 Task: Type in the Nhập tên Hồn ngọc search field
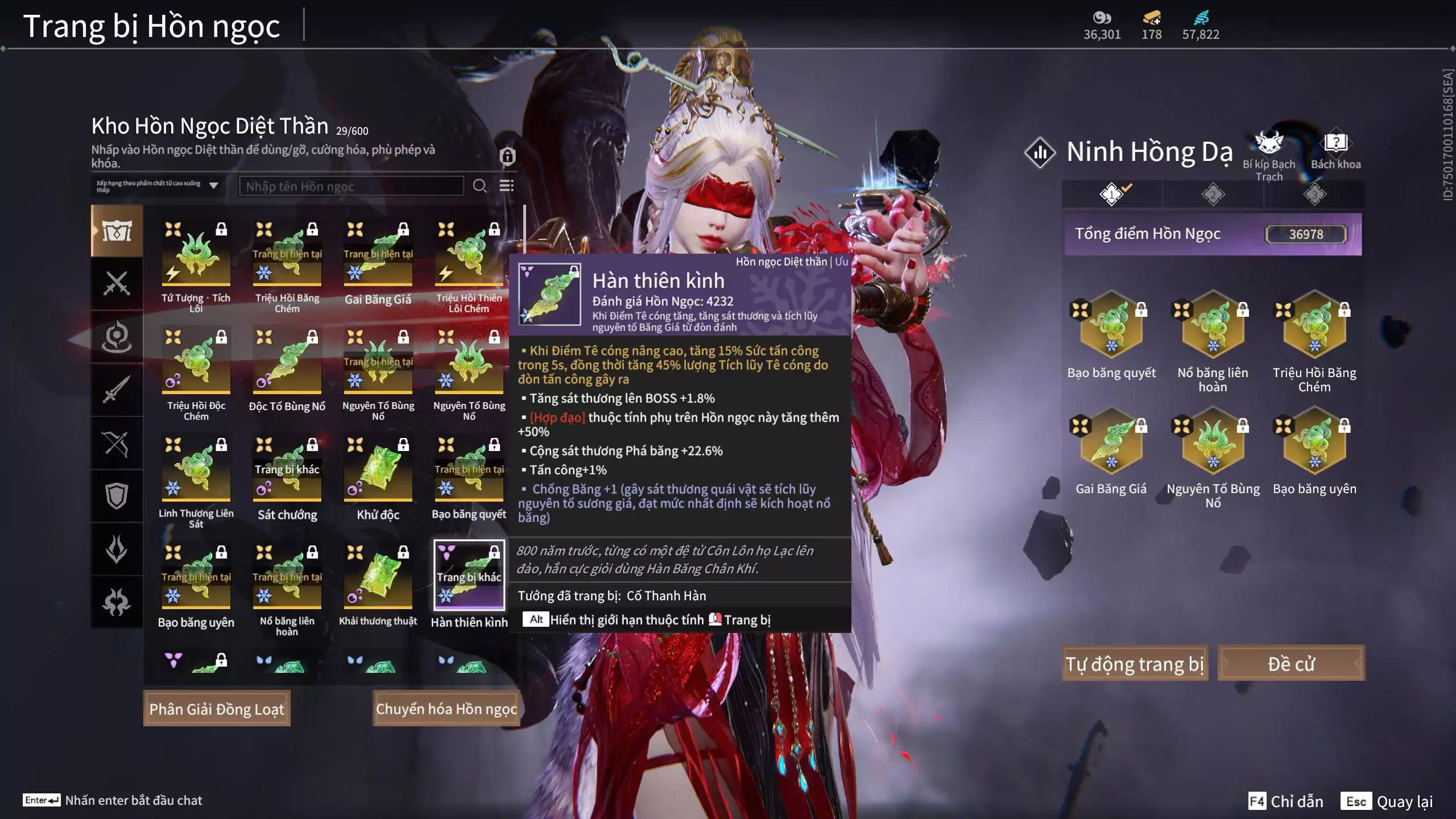point(351,186)
